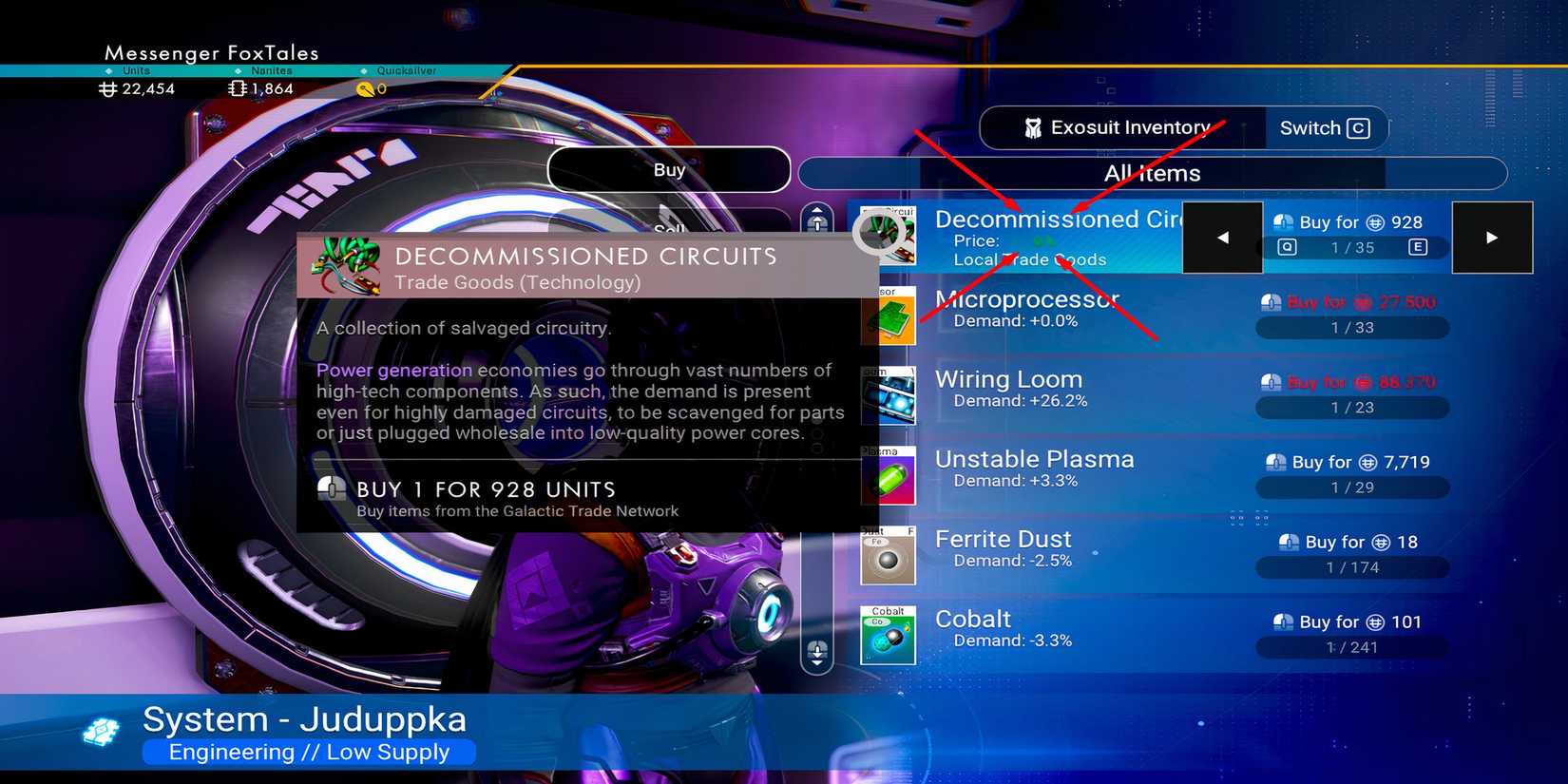The image size is (1568, 784).
Task: Click the left arrow on Decommissioned Circuits
Action: tap(1222, 238)
